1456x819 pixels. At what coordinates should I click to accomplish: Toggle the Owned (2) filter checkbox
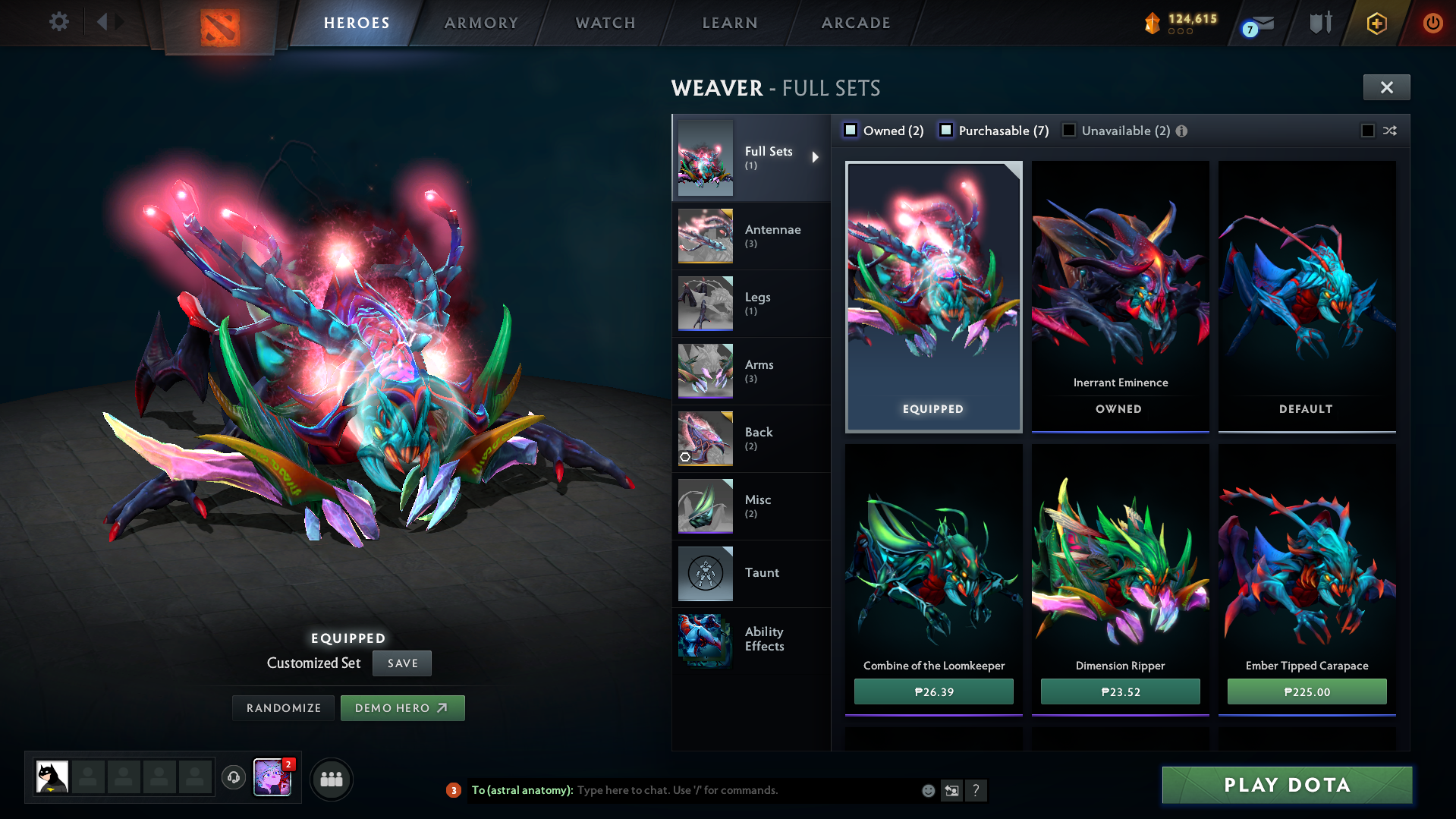(x=850, y=130)
